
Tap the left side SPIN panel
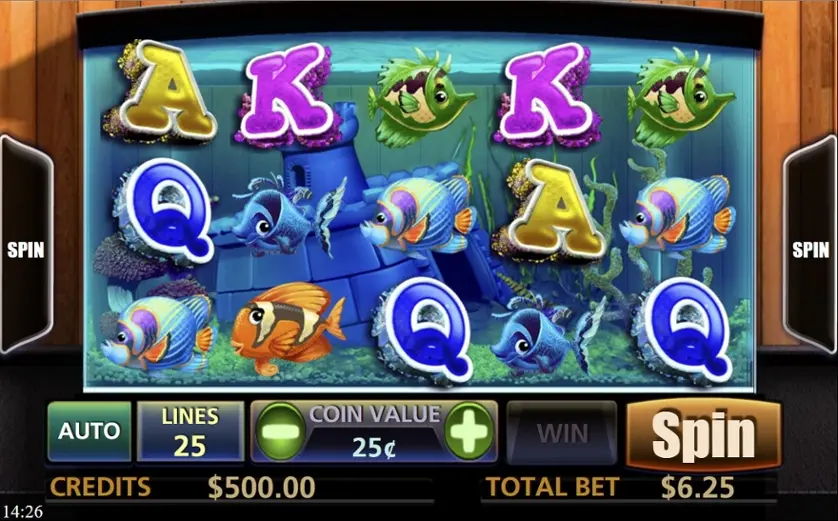[25, 250]
